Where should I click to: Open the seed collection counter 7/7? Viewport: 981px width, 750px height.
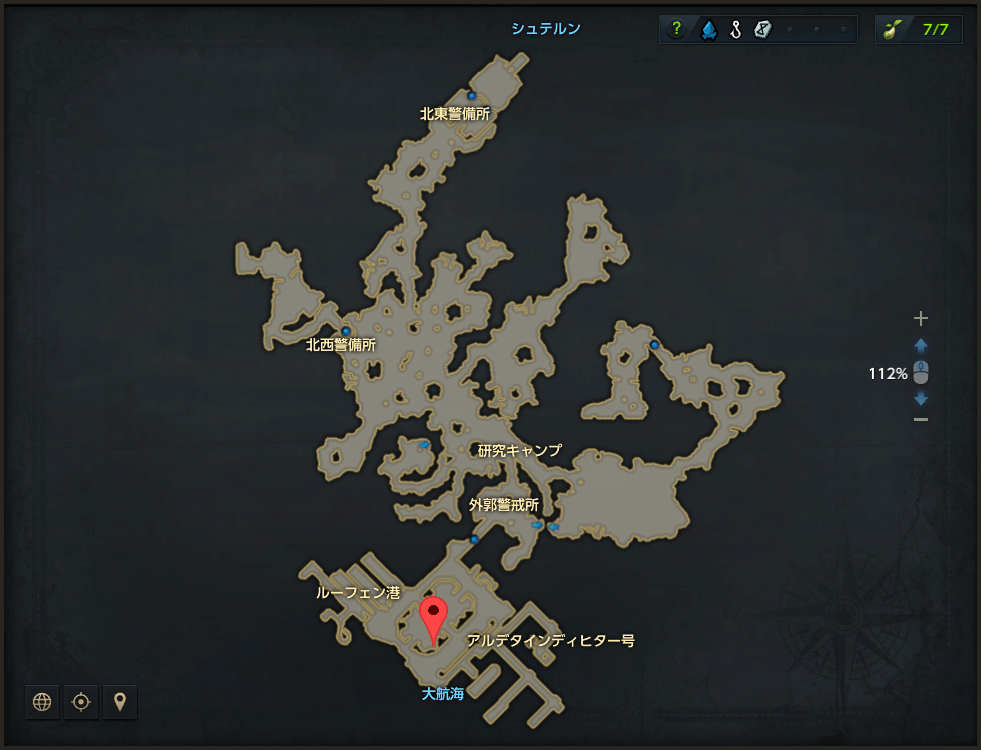pos(919,30)
